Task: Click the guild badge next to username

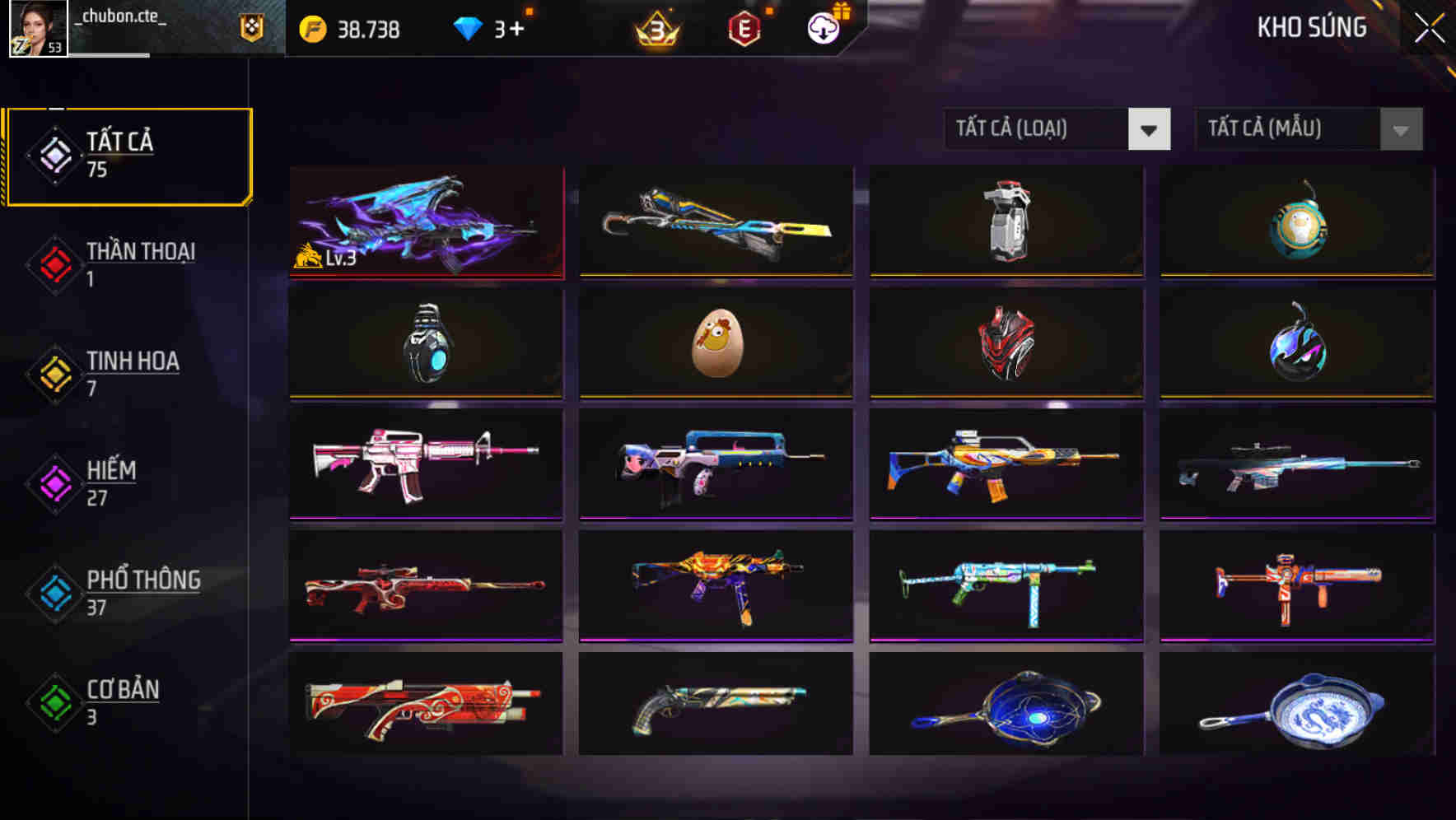Action: click(251, 29)
